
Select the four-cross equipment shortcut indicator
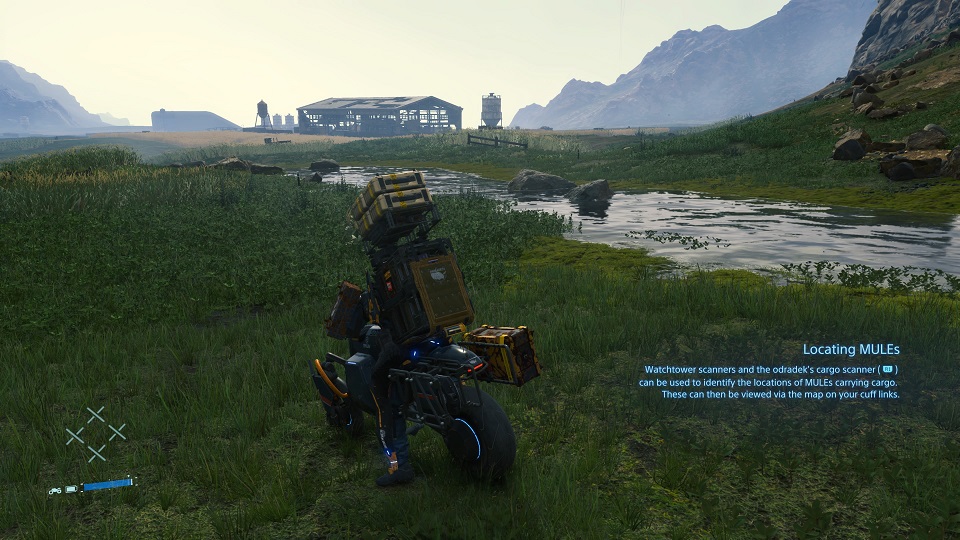(x=96, y=434)
